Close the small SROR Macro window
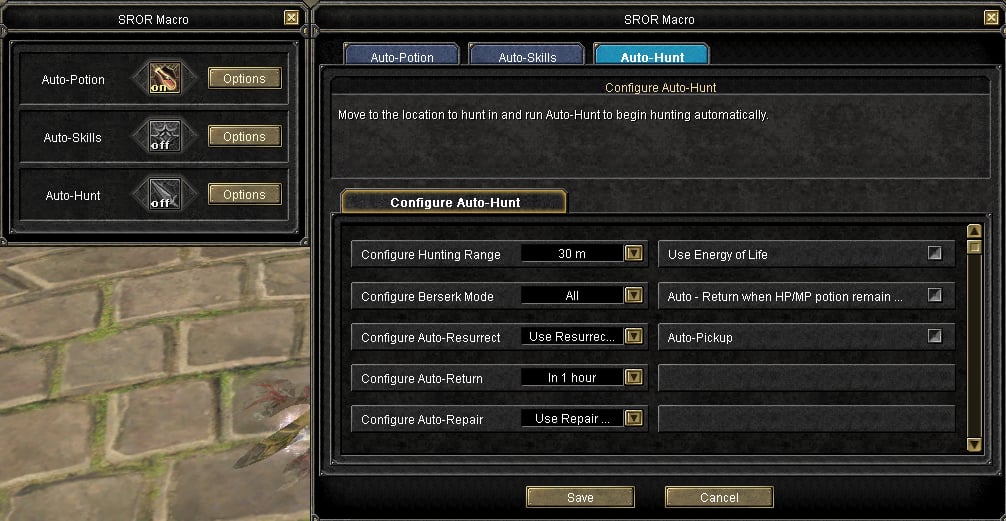 (x=291, y=18)
